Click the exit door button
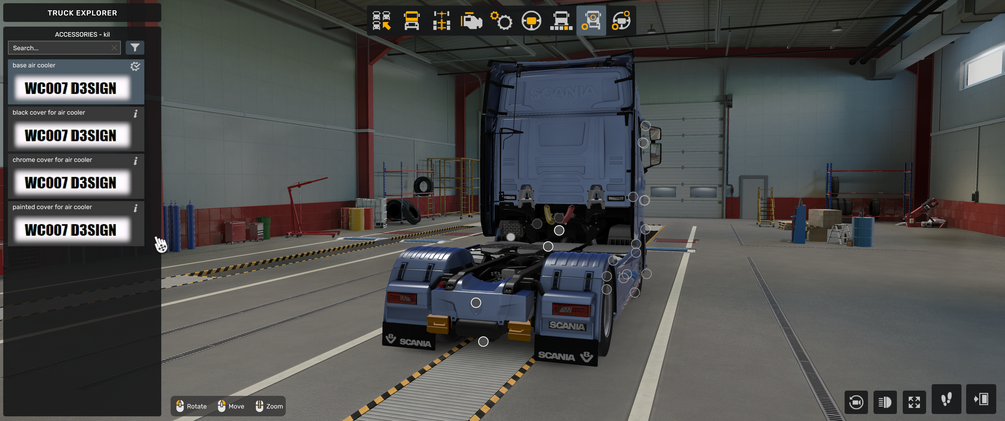Image resolution: width=1005 pixels, height=421 pixels. click(980, 399)
